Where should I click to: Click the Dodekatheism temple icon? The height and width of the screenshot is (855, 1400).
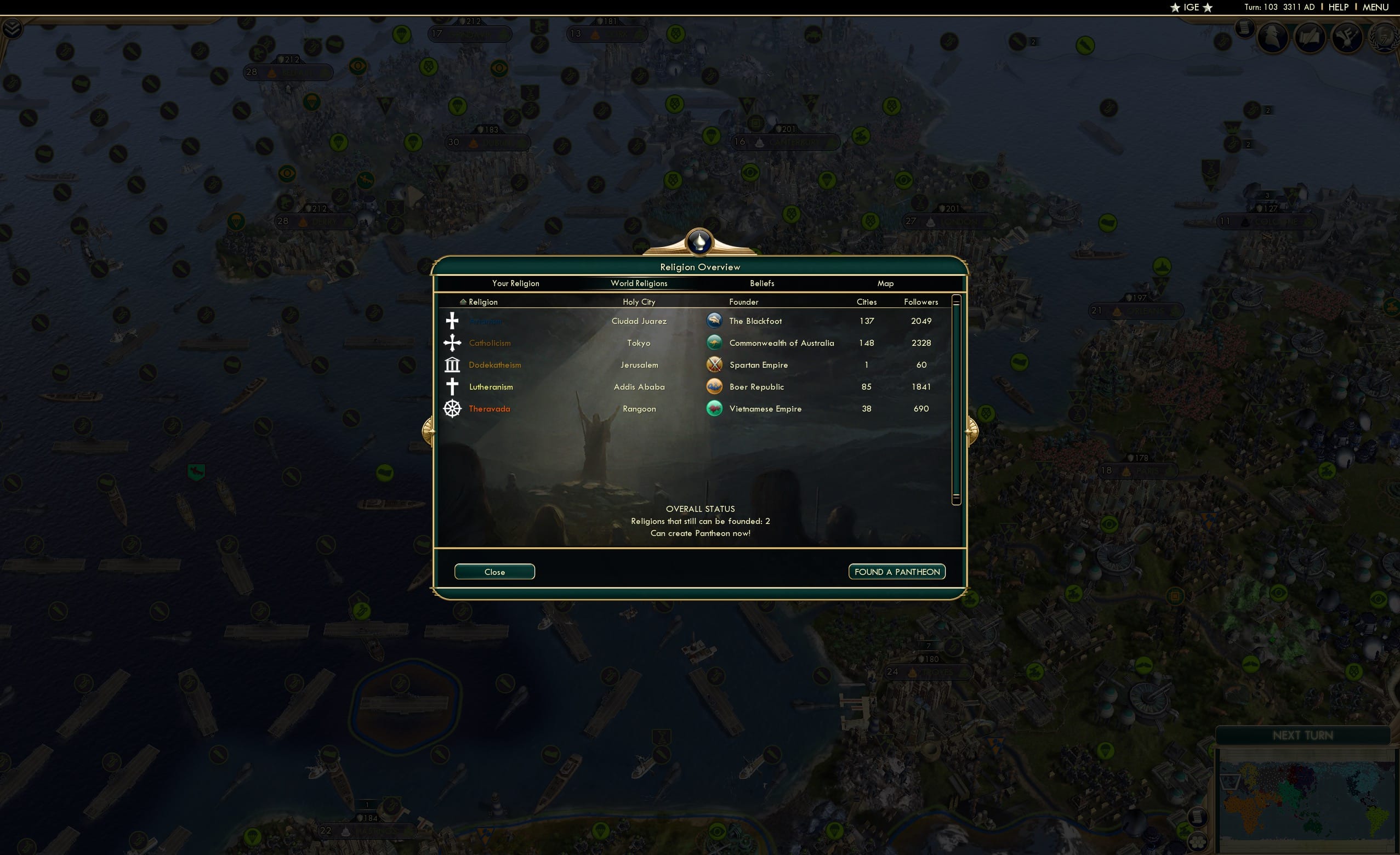(452, 364)
